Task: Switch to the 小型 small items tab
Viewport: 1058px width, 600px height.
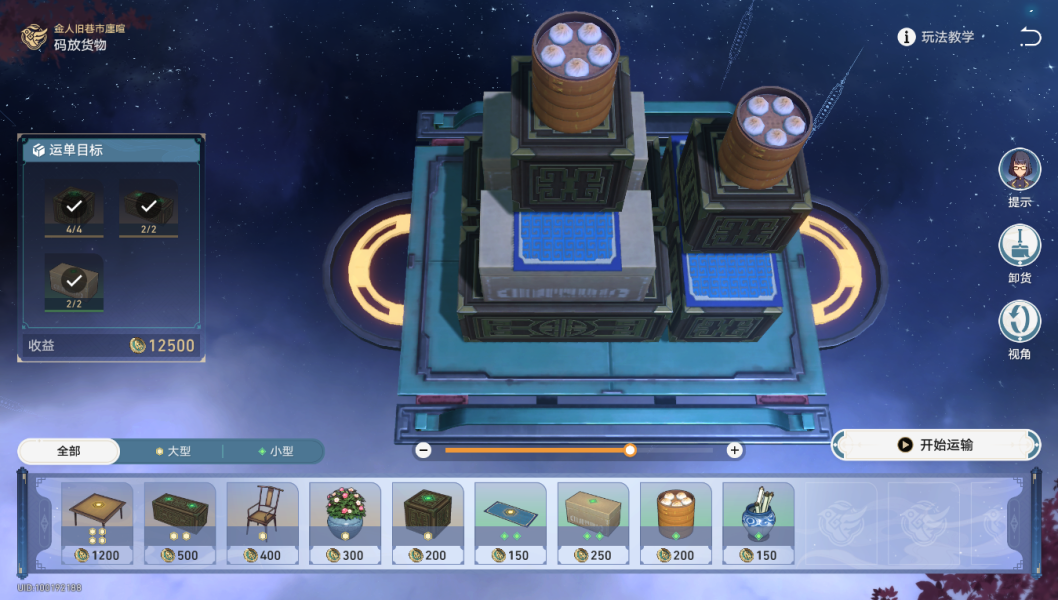Action: pyautogui.click(x=275, y=451)
